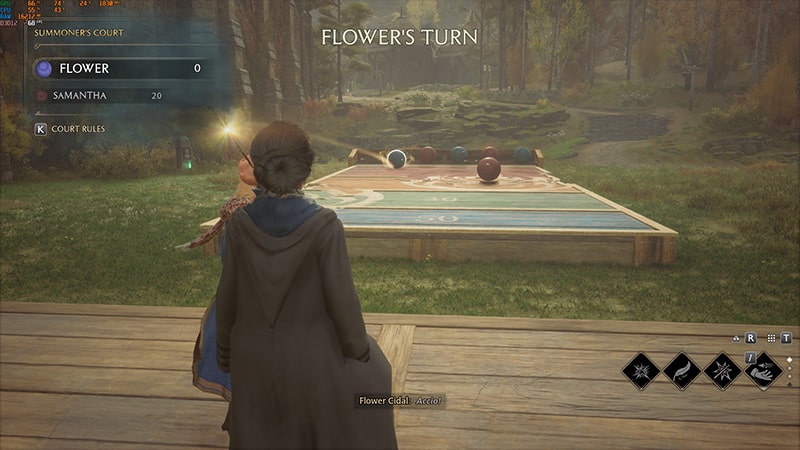Cast the Accio hand spell
Screen dimensions: 800x450
(763, 370)
